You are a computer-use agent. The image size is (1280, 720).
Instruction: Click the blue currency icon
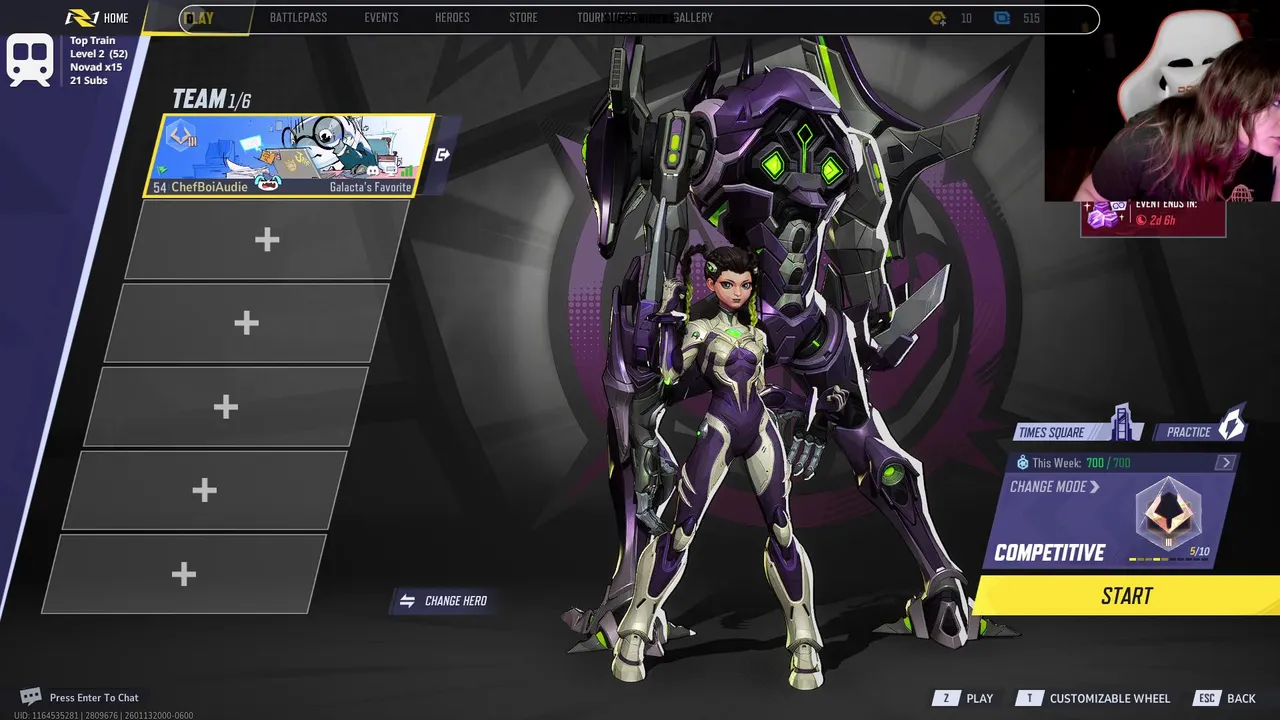click(x=1001, y=18)
